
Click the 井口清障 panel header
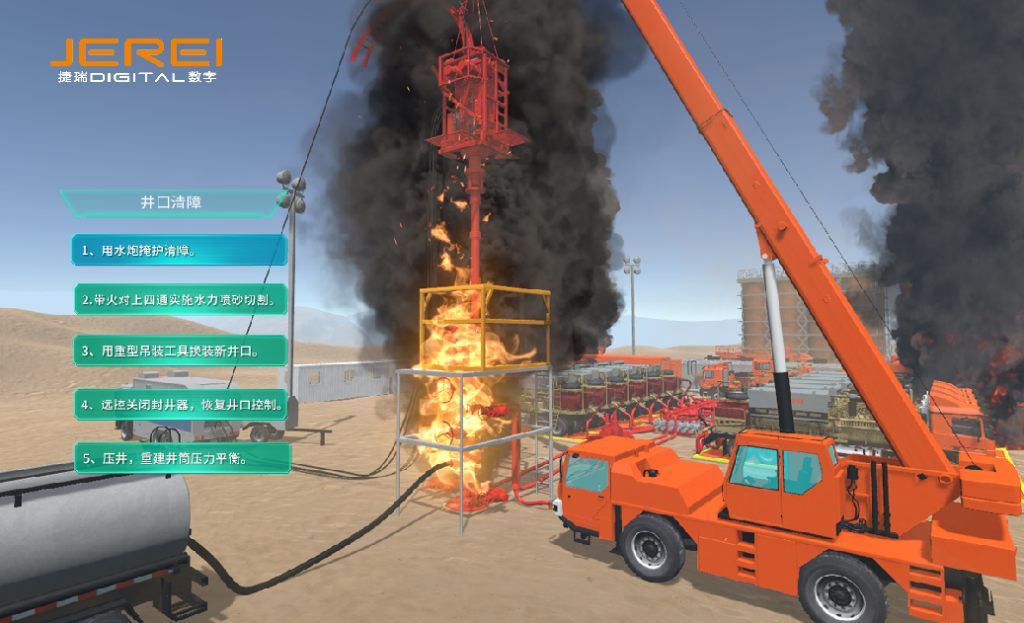click(171, 202)
